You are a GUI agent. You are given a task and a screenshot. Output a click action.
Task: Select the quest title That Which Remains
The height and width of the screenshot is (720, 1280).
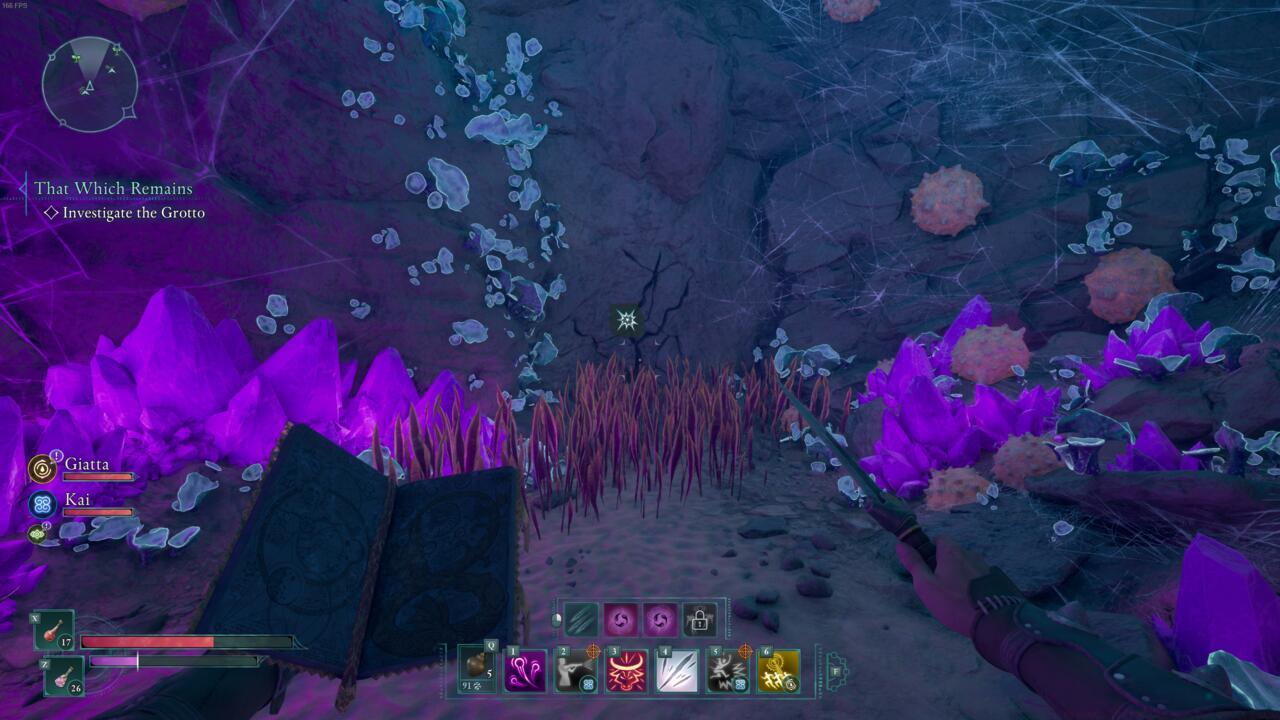[112, 188]
